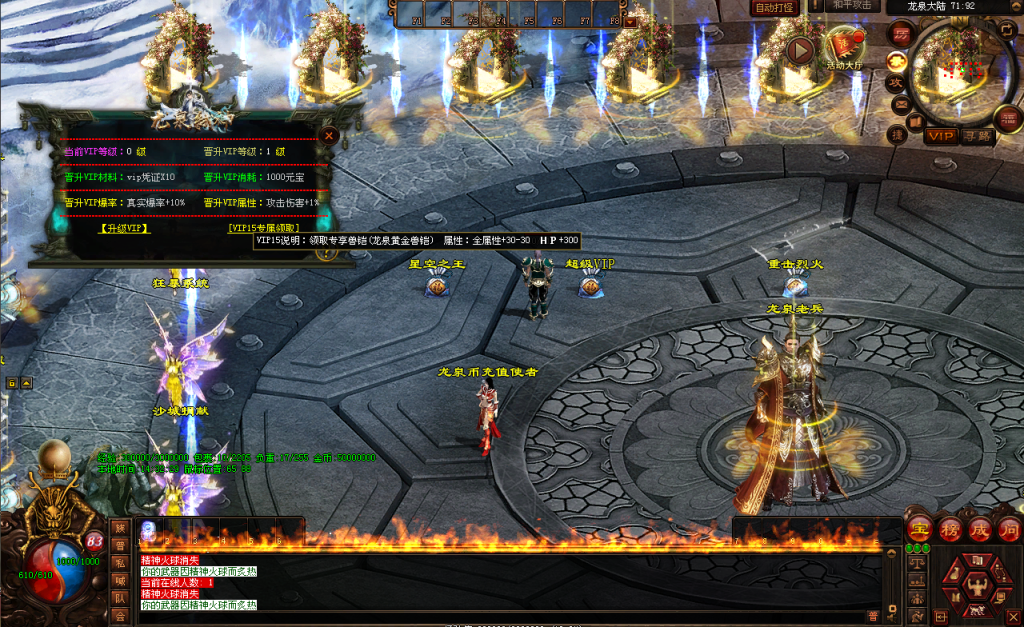Open the VIP button below the minimap
This screenshot has width=1024, height=627.
(941, 135)
